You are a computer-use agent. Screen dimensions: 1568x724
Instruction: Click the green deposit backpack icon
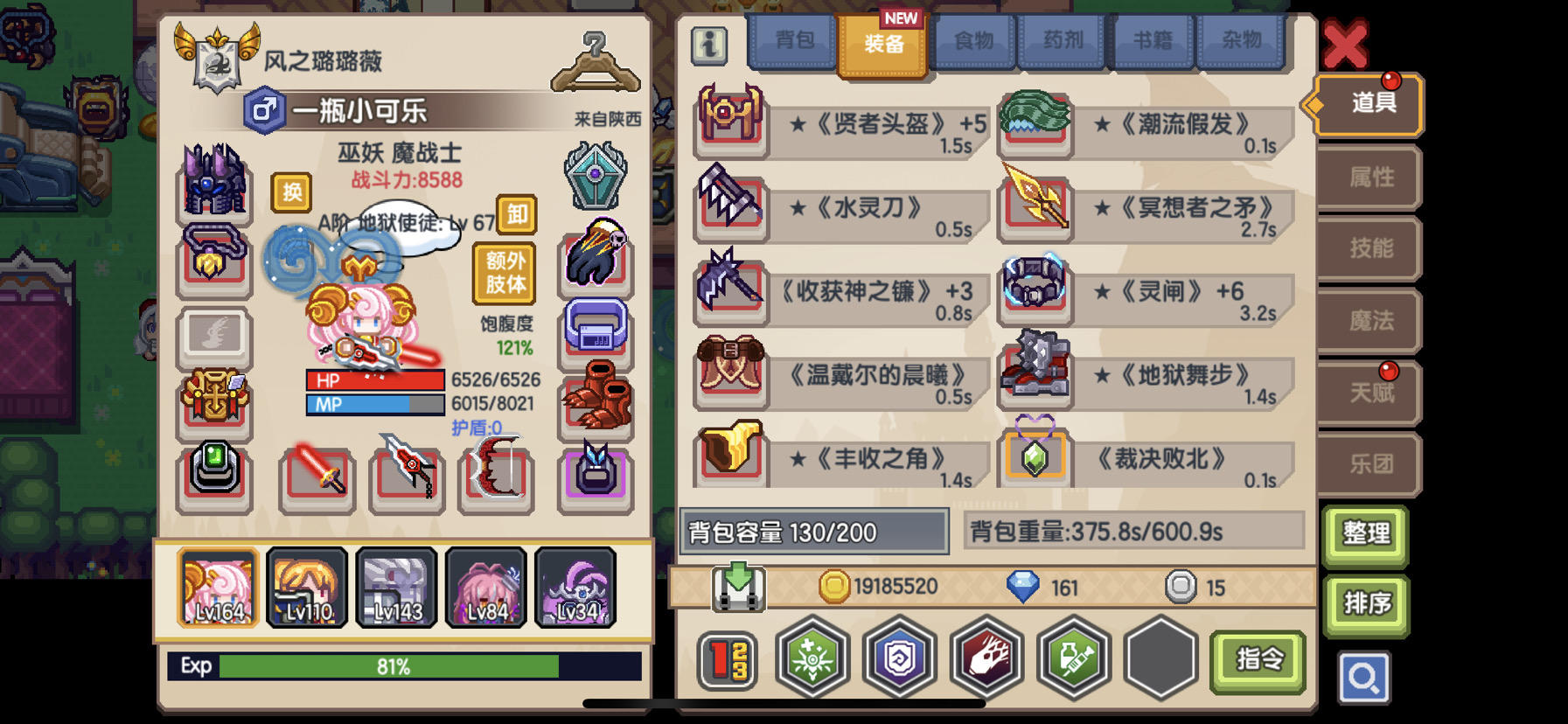739,587
